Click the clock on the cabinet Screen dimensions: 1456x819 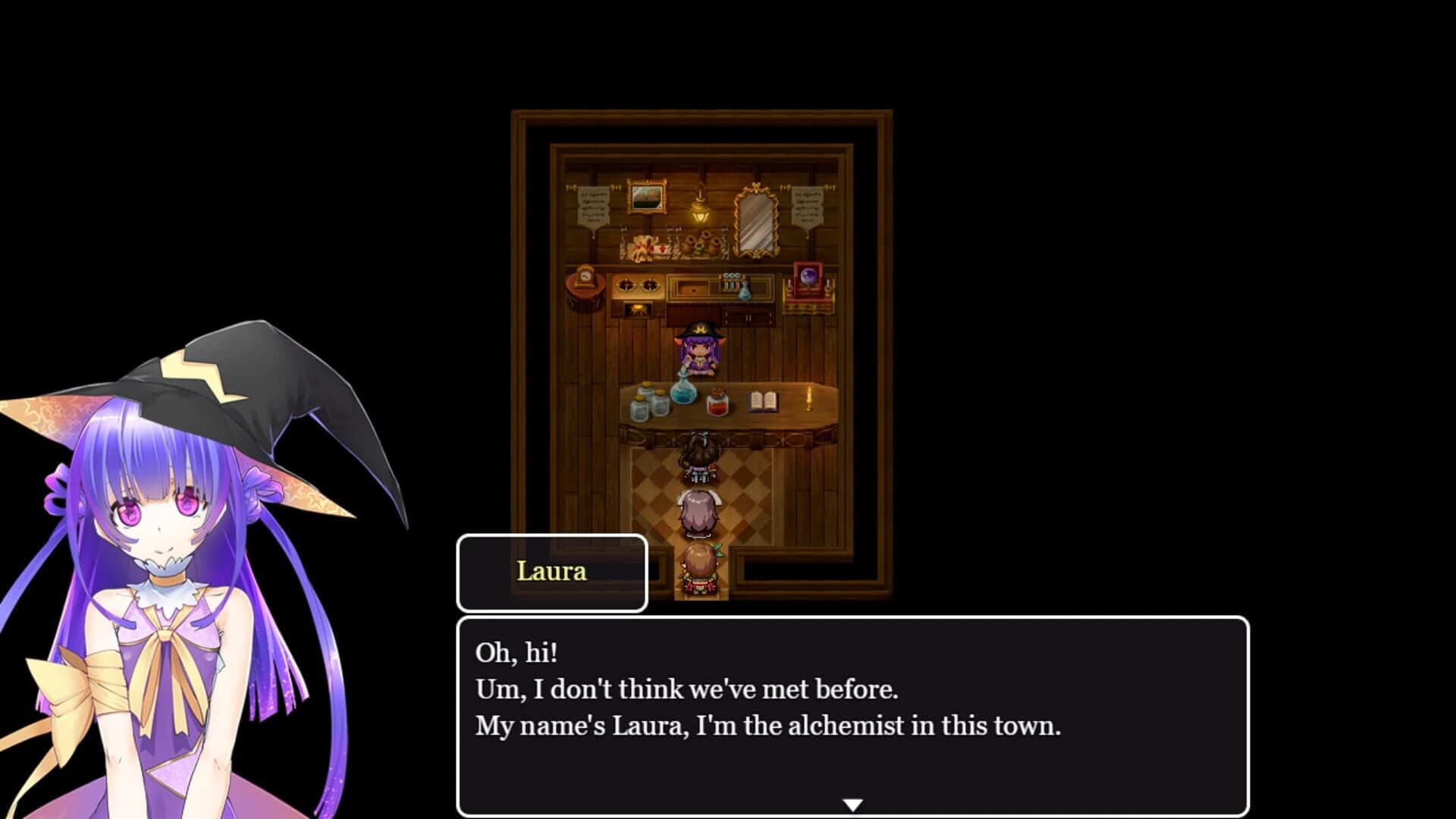[584, 277]
